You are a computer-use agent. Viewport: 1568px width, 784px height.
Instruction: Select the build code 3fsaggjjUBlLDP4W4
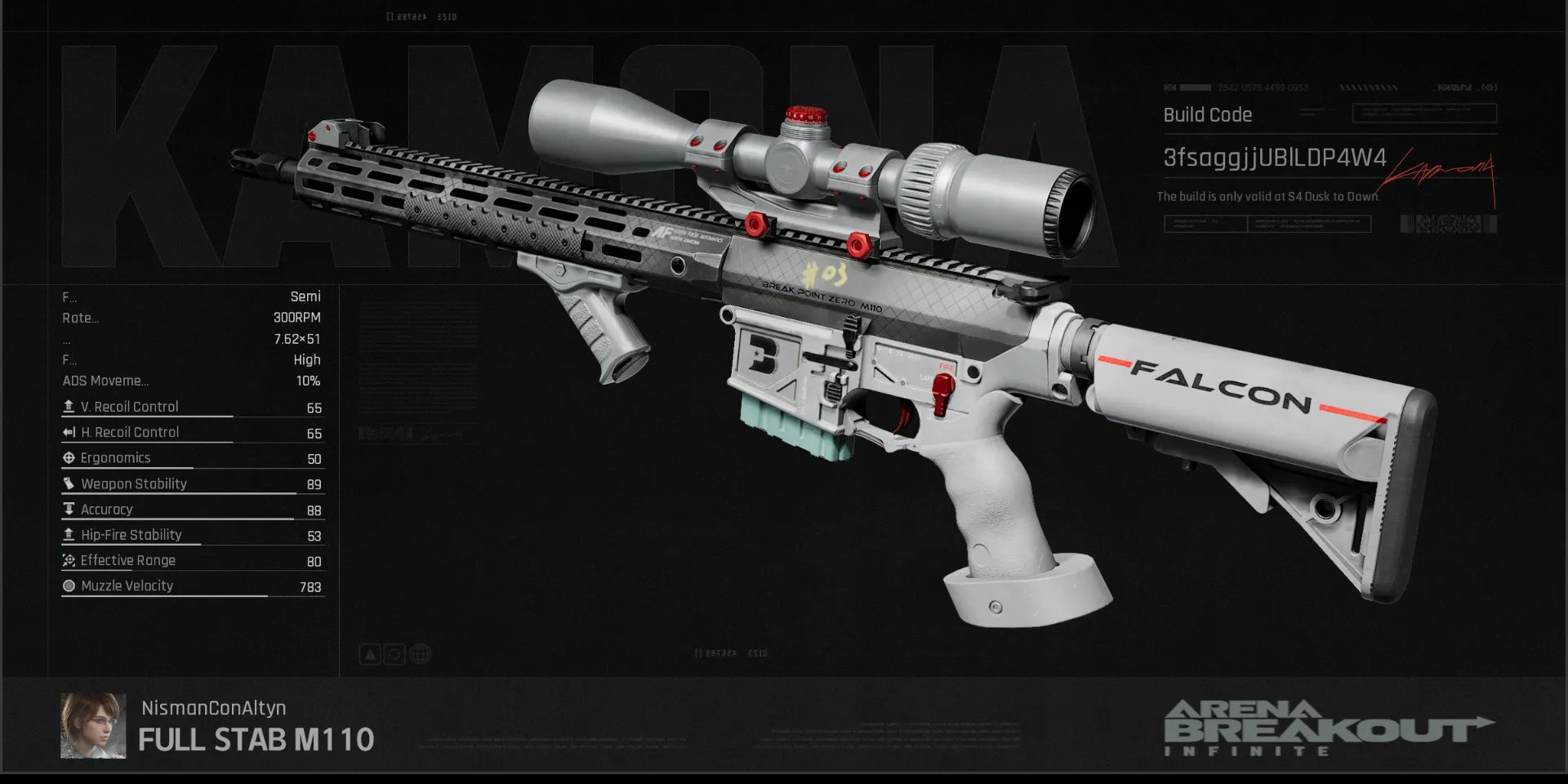[1274, 158]
